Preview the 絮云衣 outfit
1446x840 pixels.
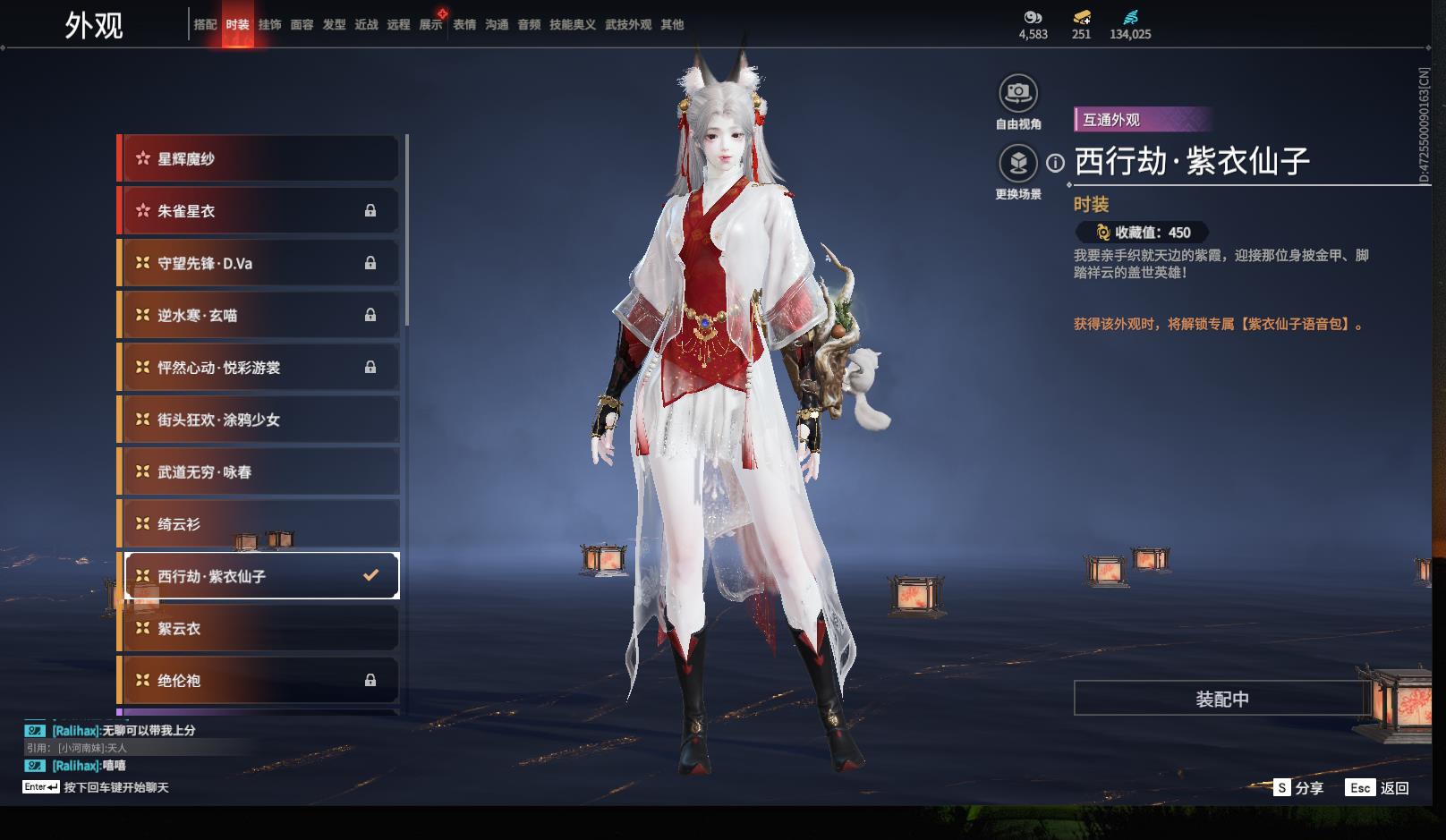click(259, 628)
